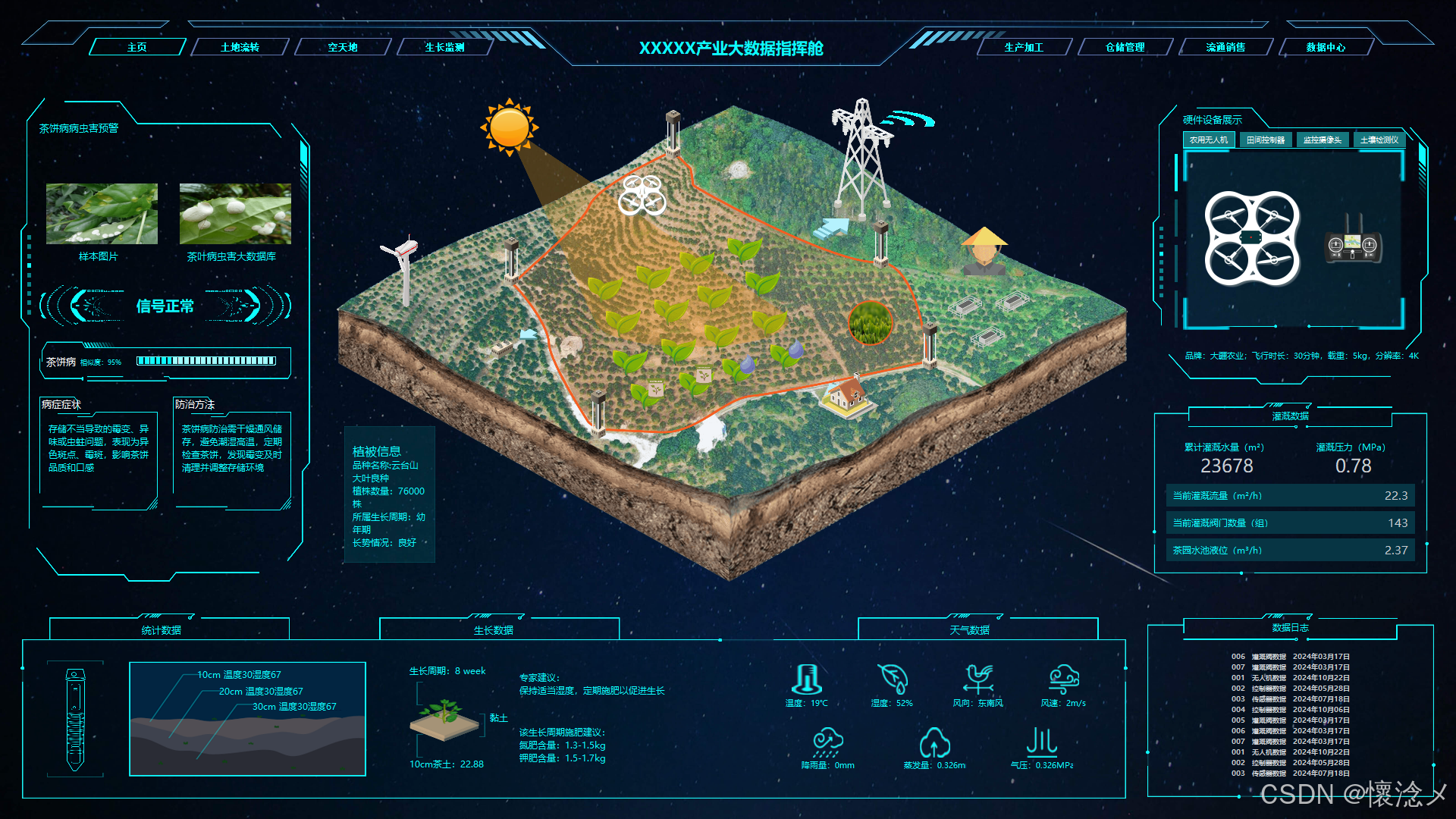The image size is (1456, 819).
Task: Show the 监控摄像头 hardware tab
Action: coord(1323,140)
